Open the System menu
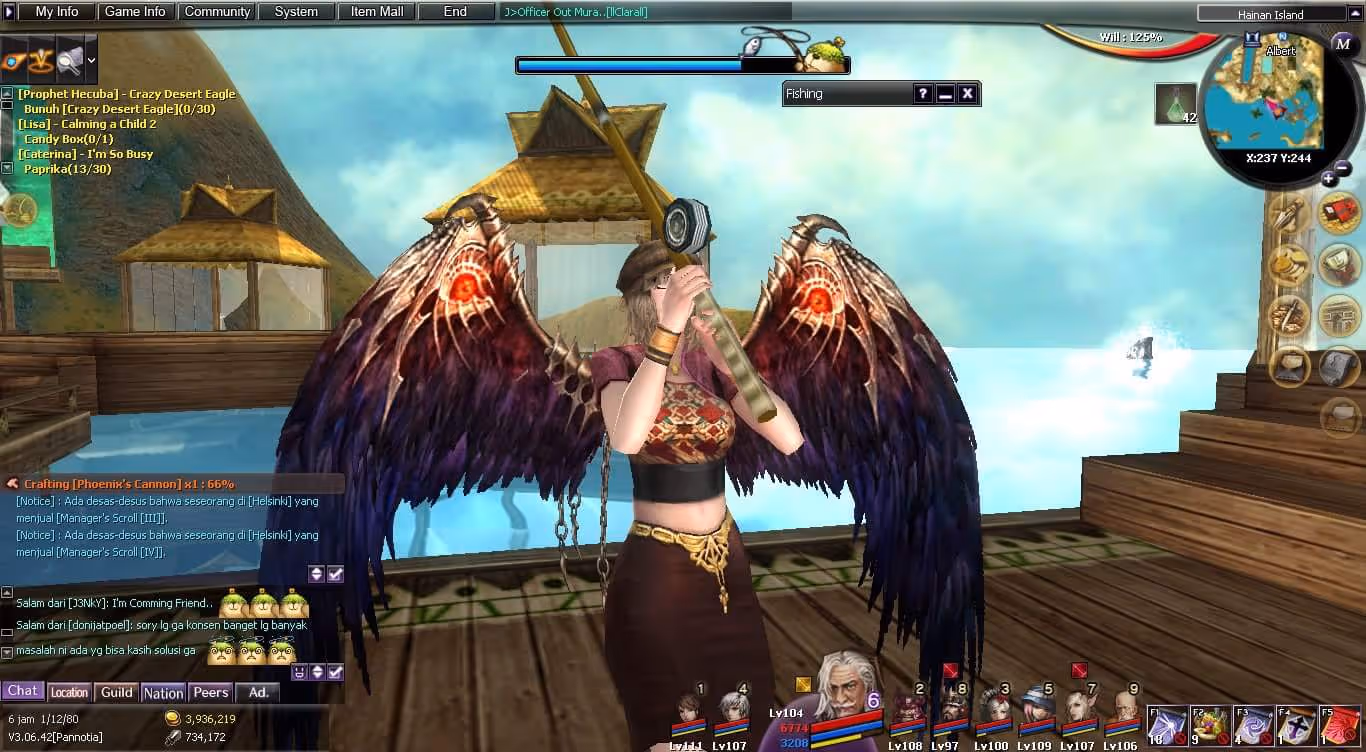The height and width of the screenshot is (752, 1366). click(x=296, y=12)
